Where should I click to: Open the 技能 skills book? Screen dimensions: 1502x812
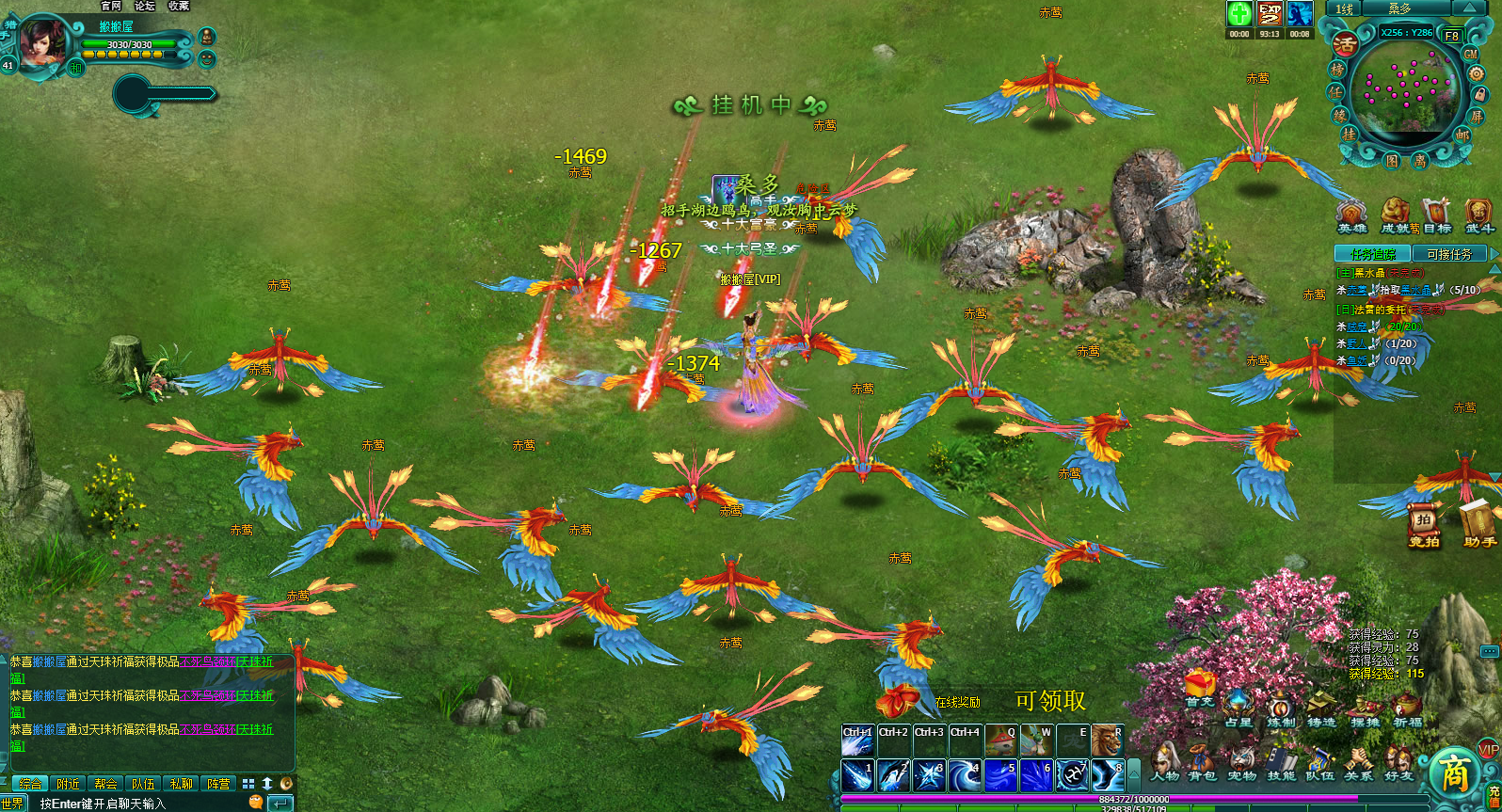(1281, 762)
